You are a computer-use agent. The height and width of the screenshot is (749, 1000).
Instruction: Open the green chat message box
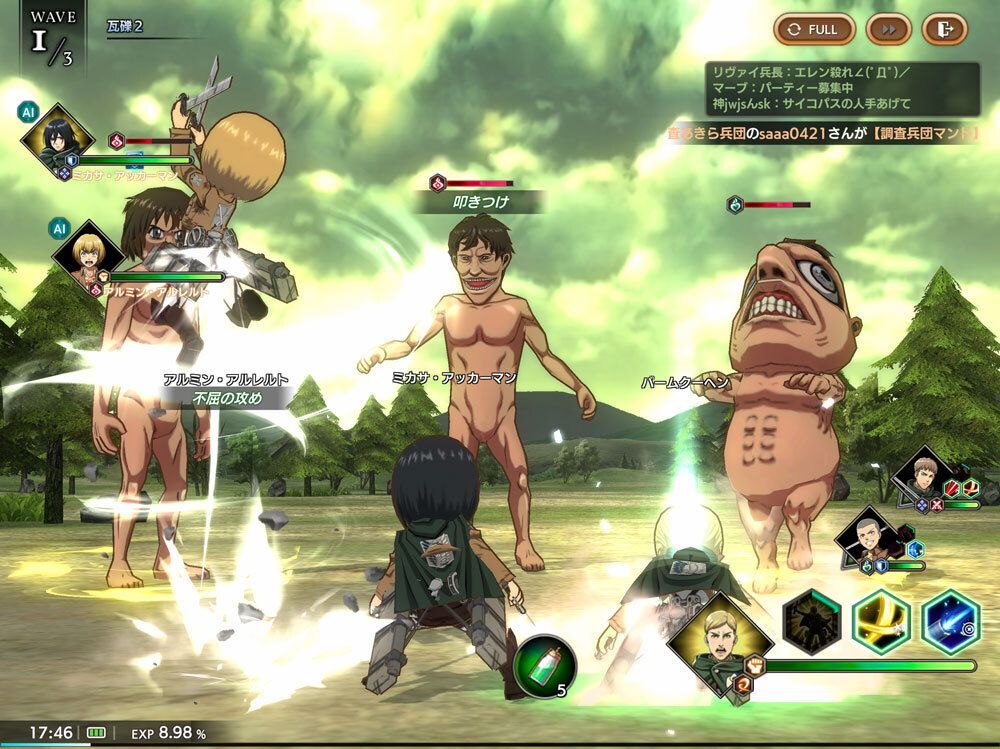click(842, 89)
